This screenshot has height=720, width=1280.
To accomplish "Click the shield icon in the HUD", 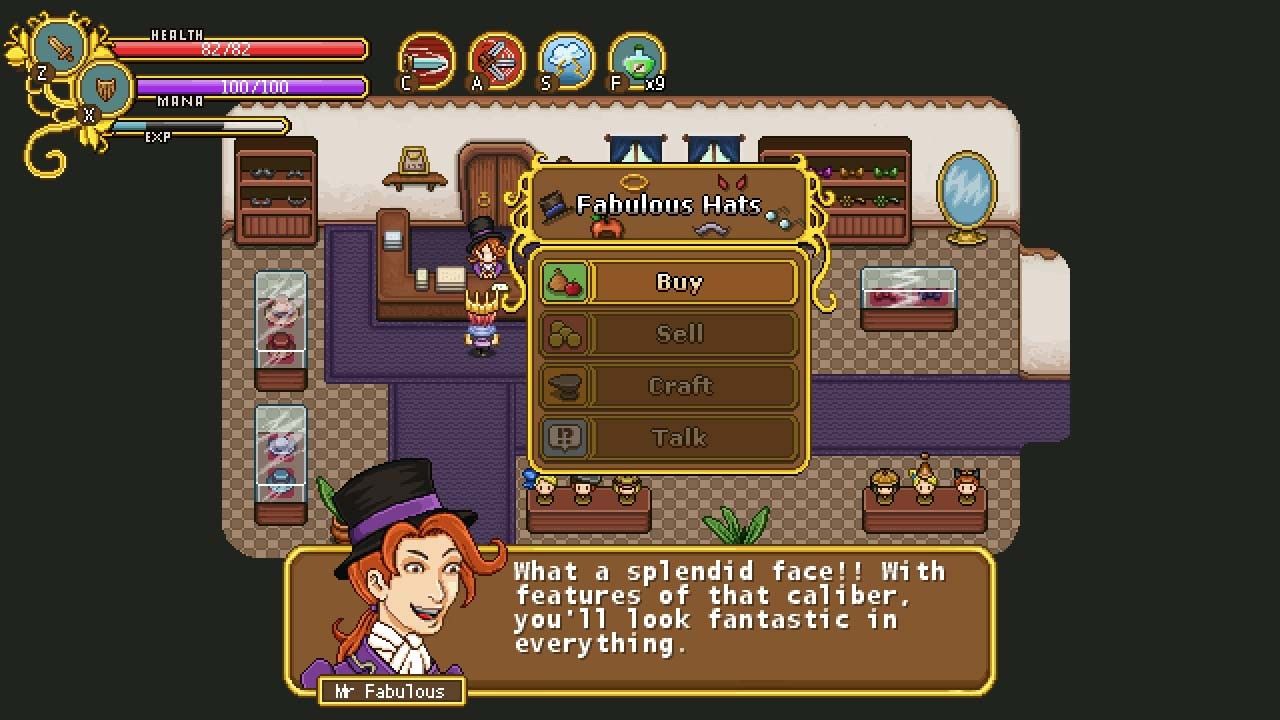I will [x=105, y=88].
